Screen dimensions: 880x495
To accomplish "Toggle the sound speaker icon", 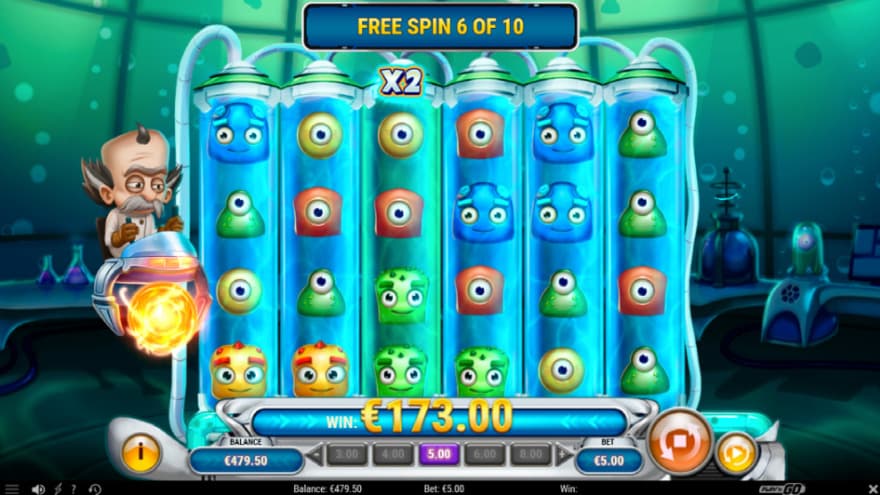I will click(37, 489).
